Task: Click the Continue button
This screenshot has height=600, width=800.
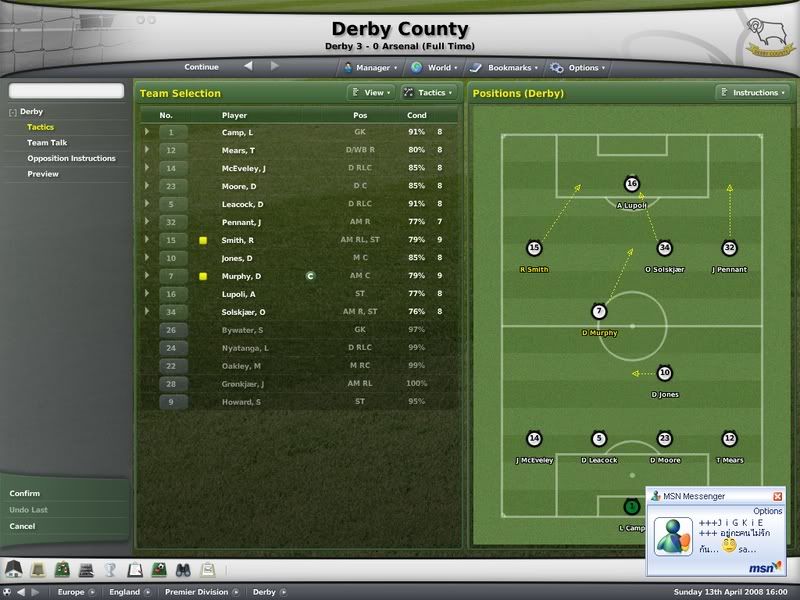Action: [x=201, y=67]
